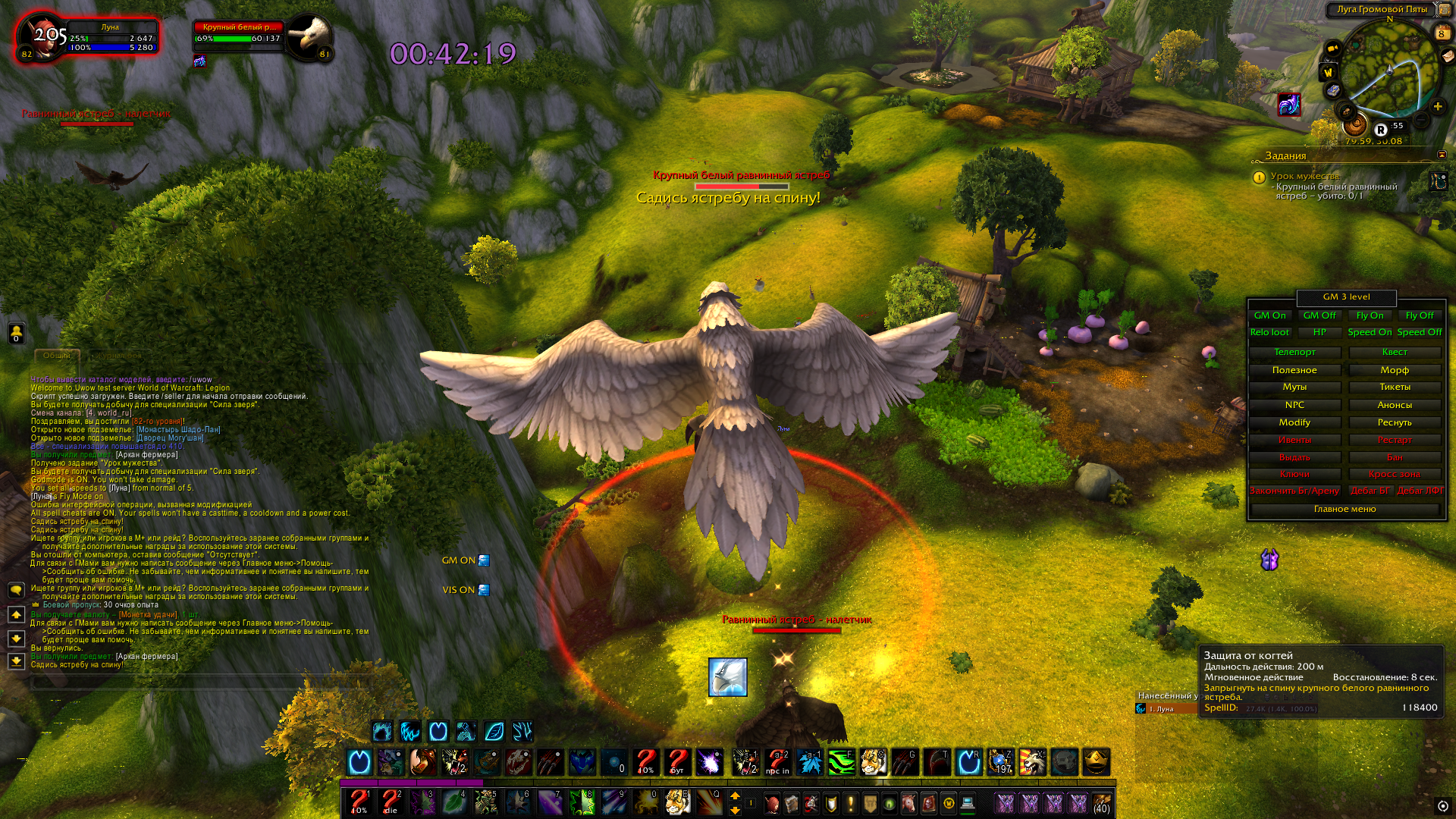Screen dimensions: 1456x819
Task: Choose the NPC submenu
Action: coord(1294,405)
